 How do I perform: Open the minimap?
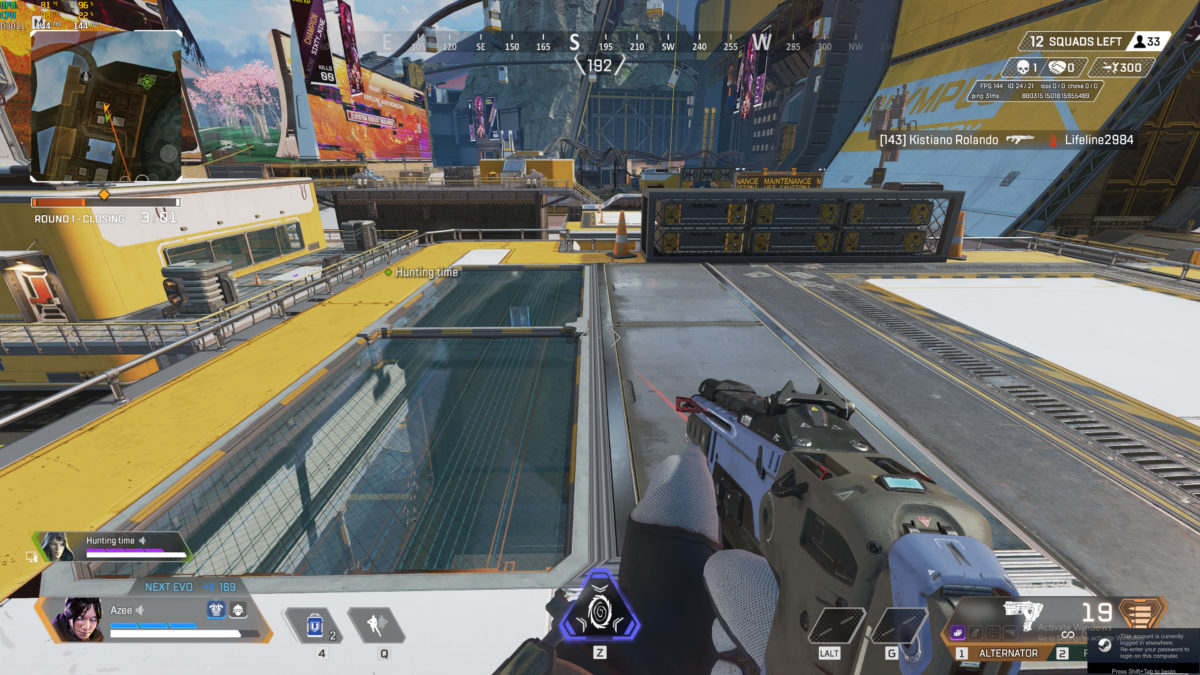[106, 106]
